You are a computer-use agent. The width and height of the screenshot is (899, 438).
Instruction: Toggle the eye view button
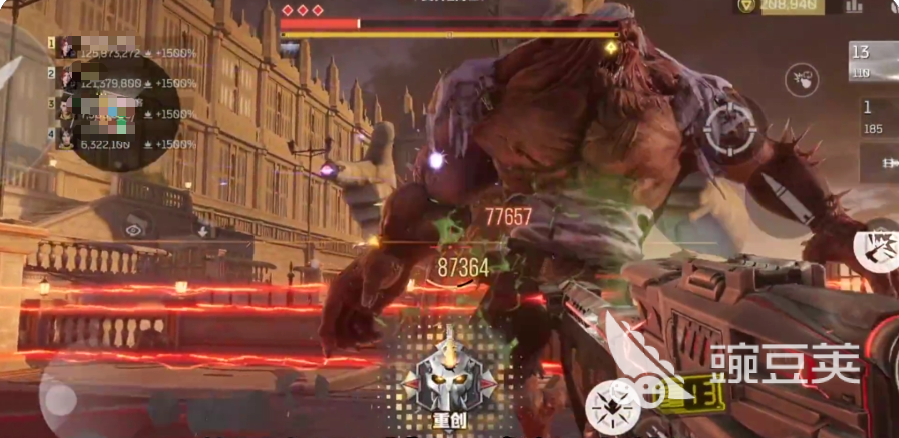(x=134, y=229)
